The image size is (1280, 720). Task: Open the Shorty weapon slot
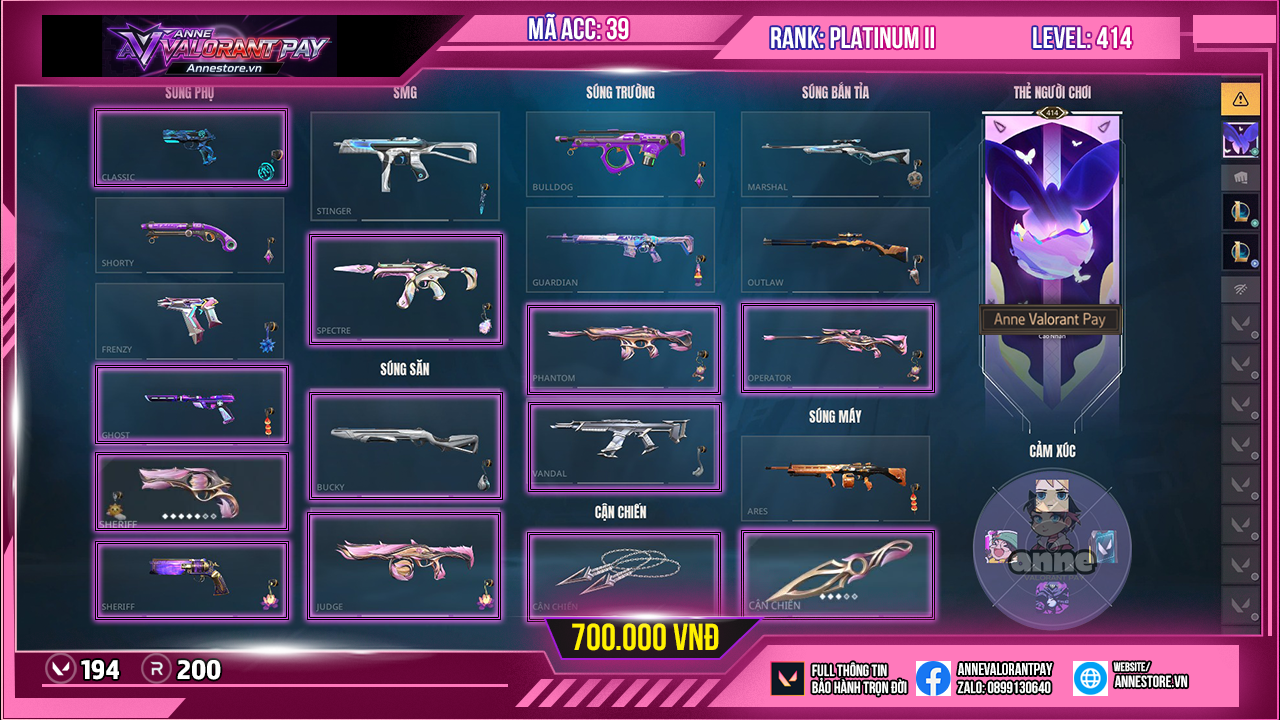(190, 235)
